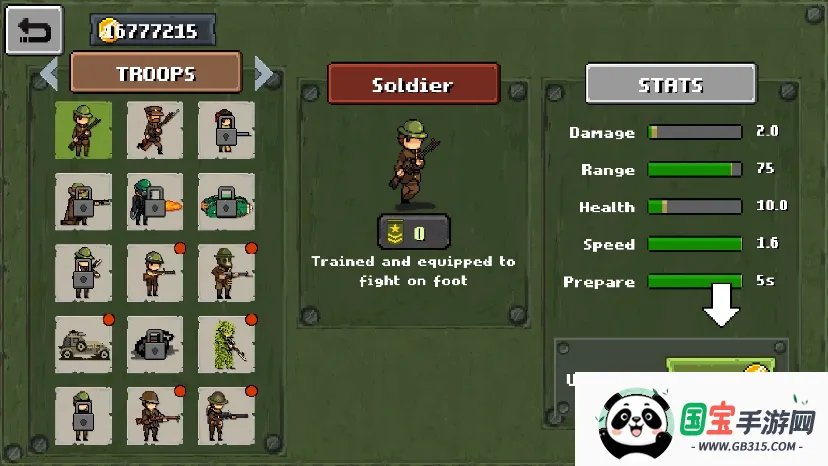This screenshot has height=466, width=828.
Task: Select the camouflaged ghillie sniper tile
Action: pos(226,344)
